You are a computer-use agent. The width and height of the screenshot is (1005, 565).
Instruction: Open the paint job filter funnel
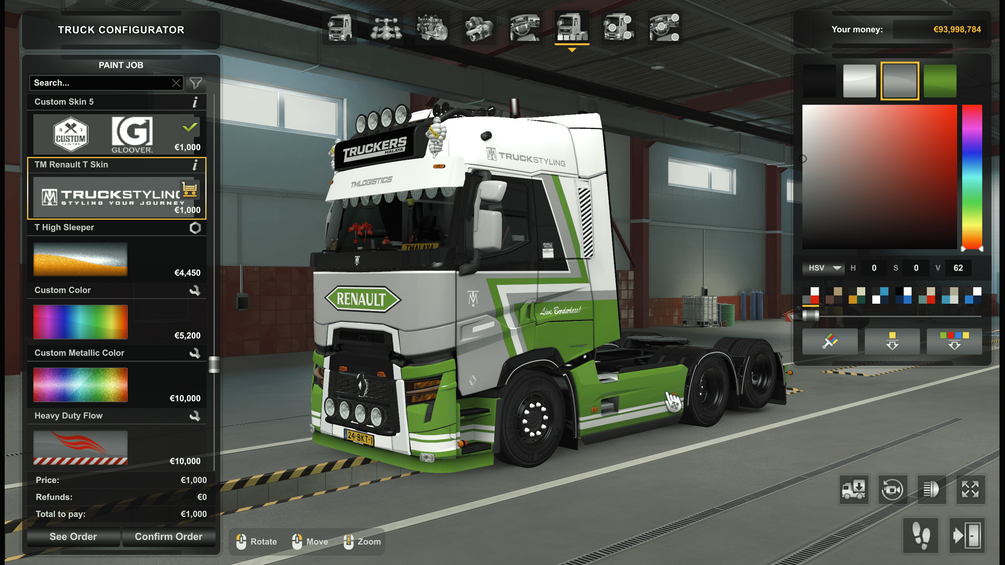(x=196, y=83)
